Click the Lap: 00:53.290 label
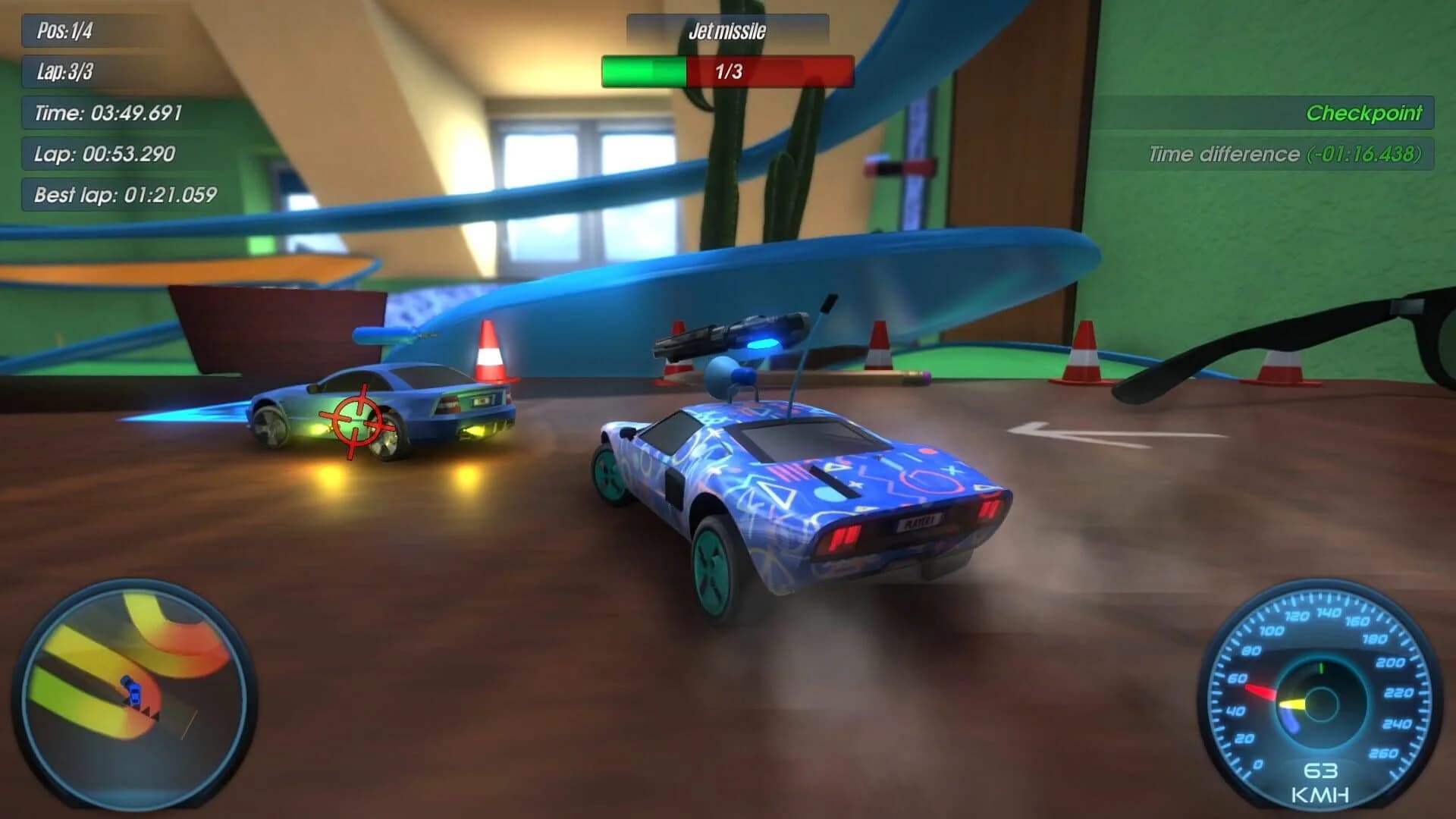 click(105, 154)
